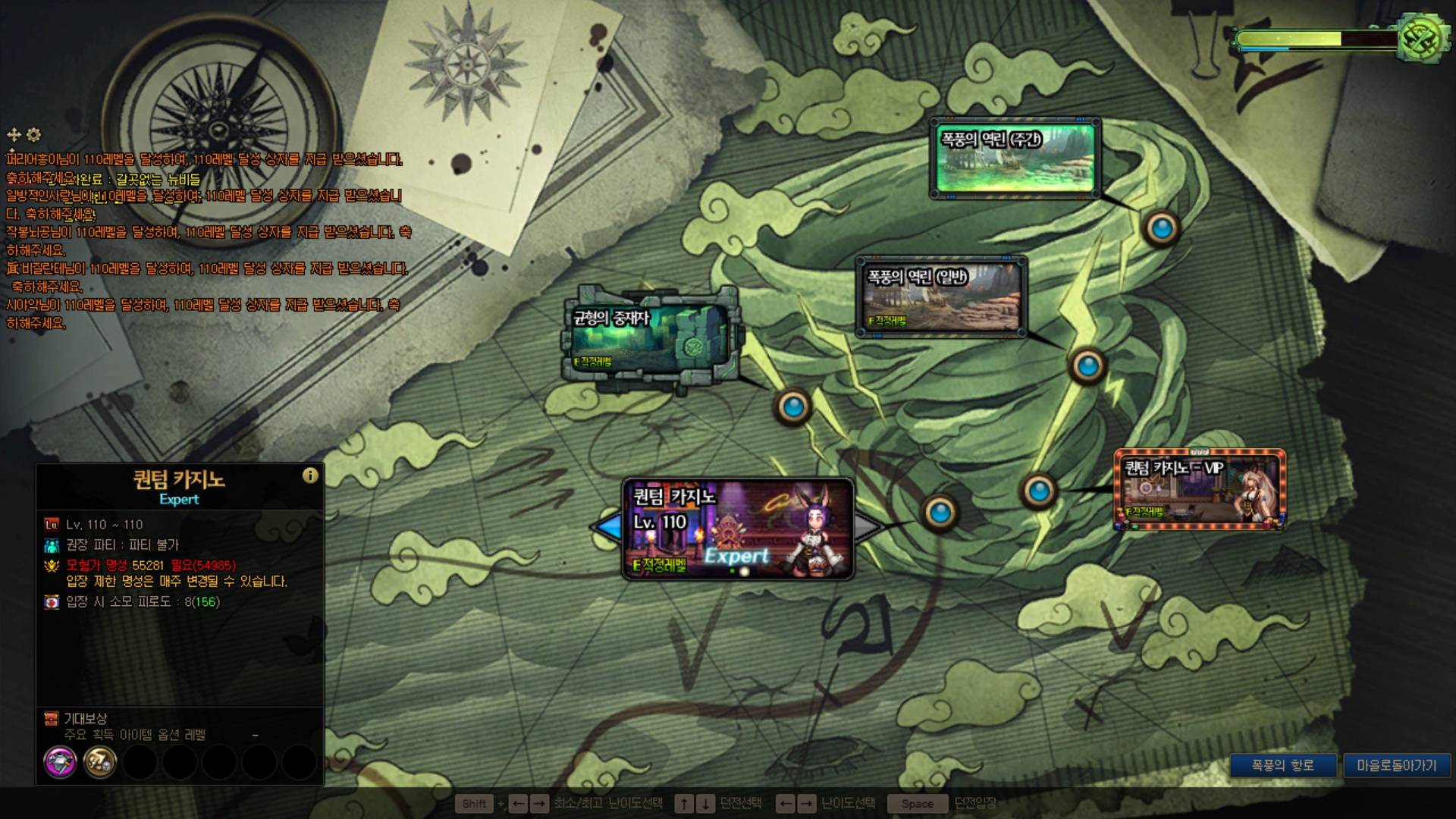Viewport: 1456px width, 819px height.
Task: Open the 폭풍의 항로 button
Action: pyautogui.click(x=1282, y=765)
